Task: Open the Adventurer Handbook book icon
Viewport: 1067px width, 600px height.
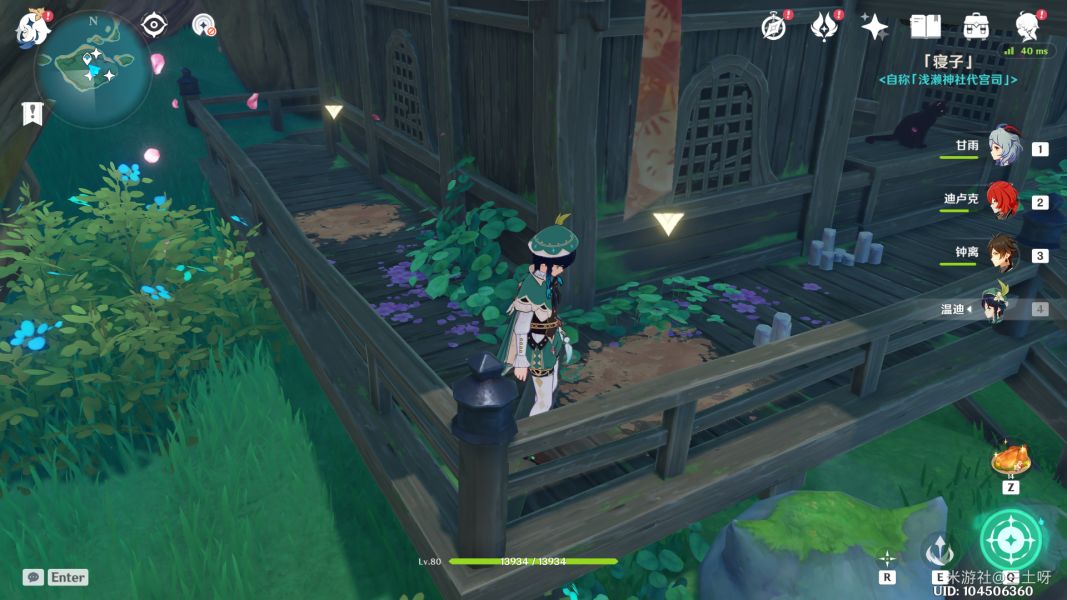Action: [x=926, y=27]
